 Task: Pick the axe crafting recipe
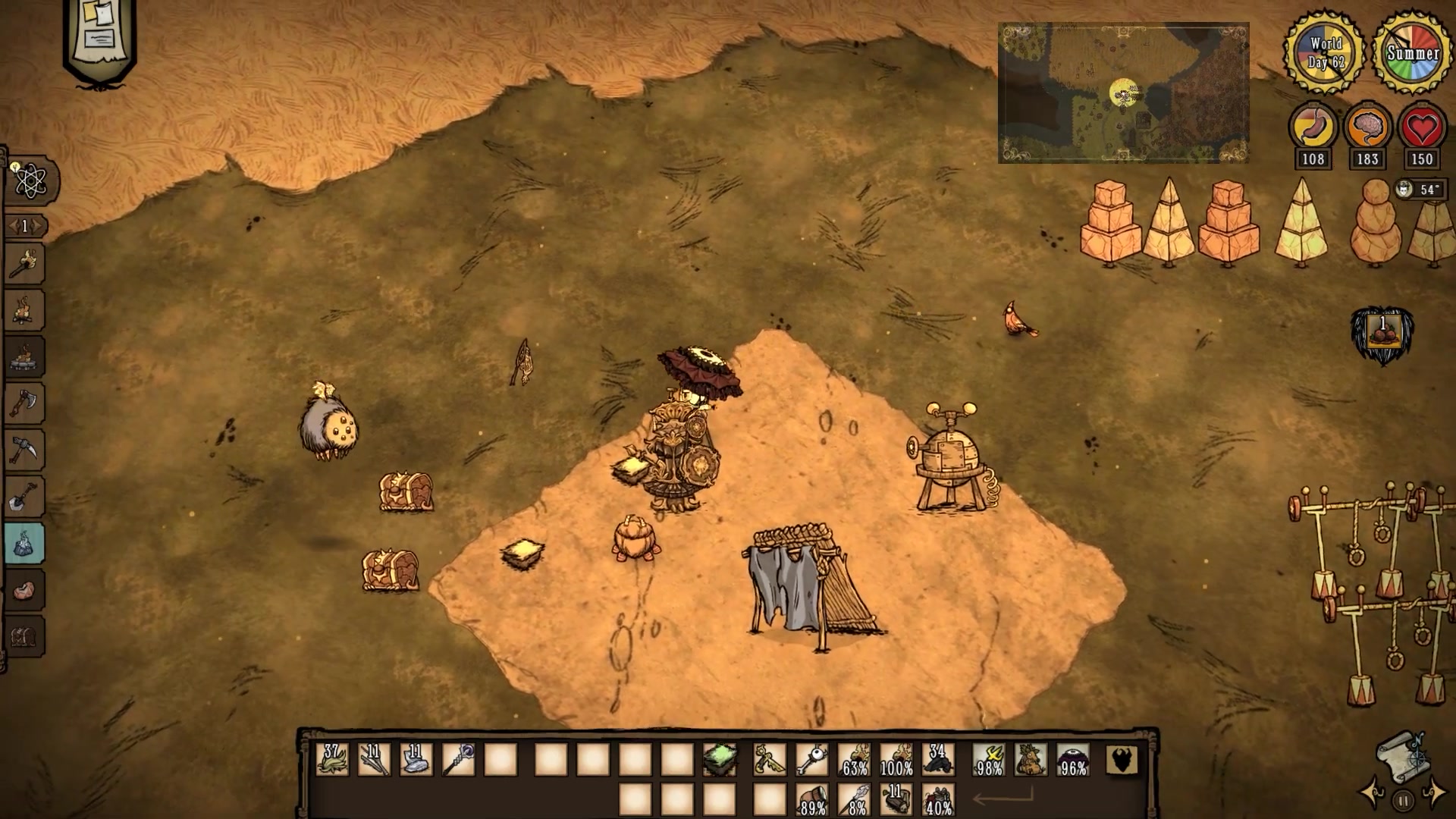(24, 403)
